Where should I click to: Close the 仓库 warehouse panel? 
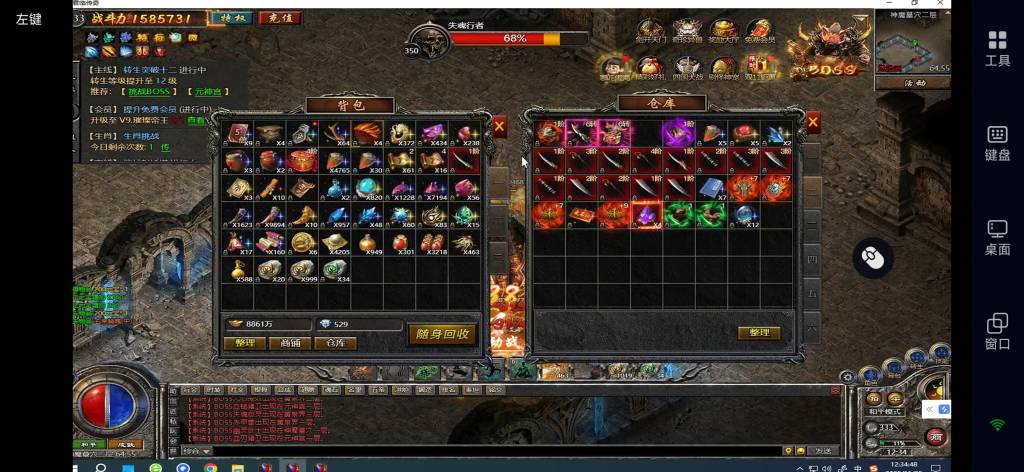point(812,122)
